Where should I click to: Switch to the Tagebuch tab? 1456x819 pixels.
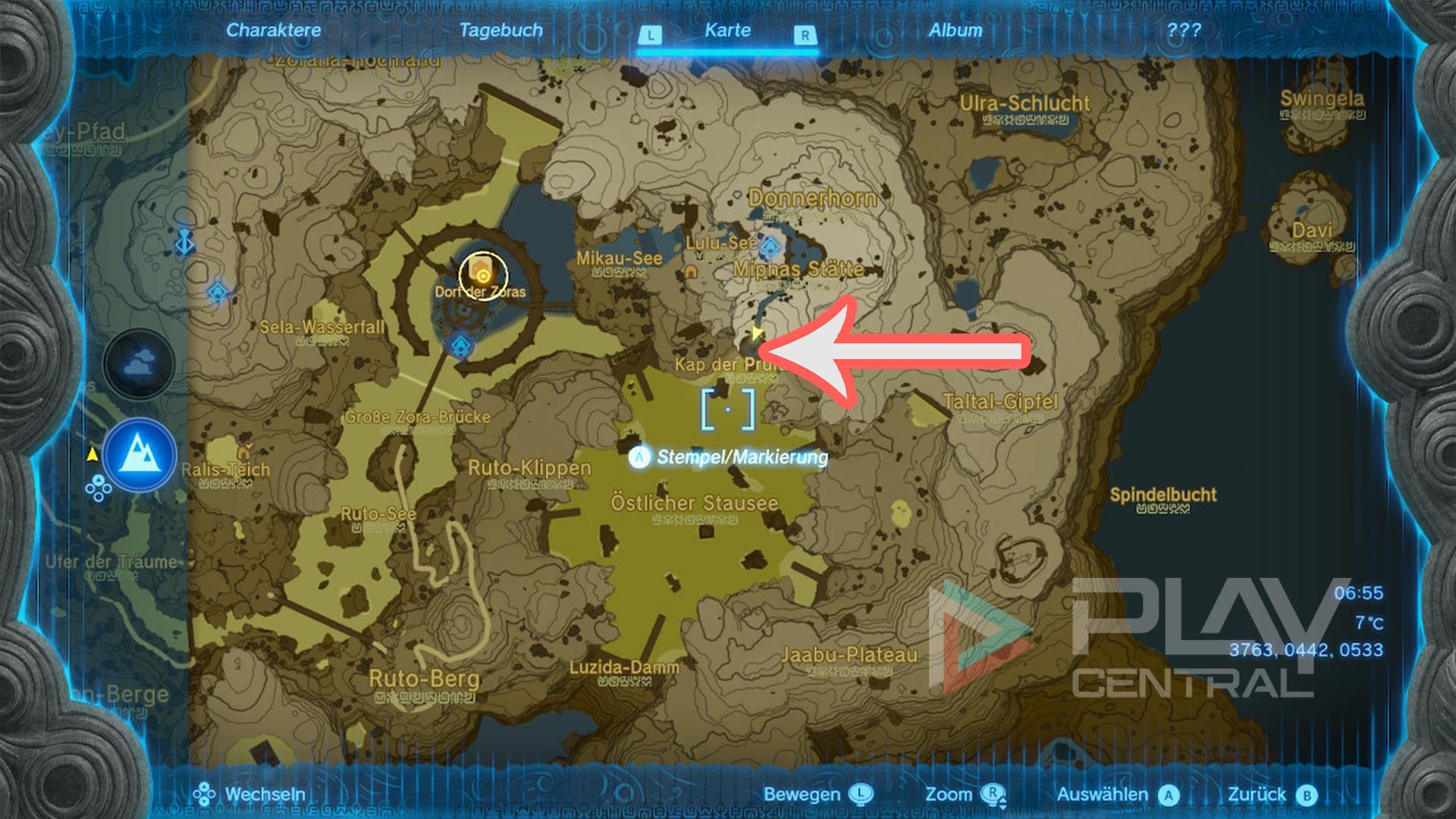501,30
